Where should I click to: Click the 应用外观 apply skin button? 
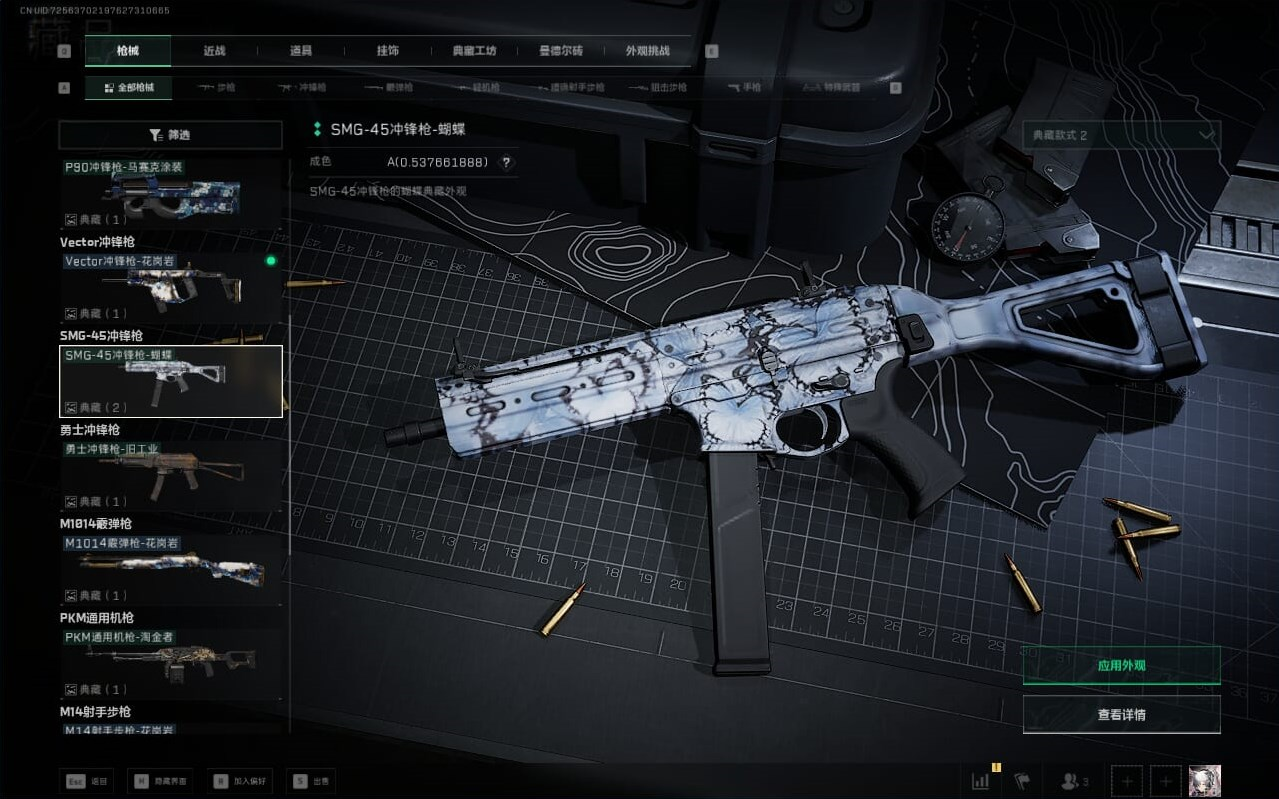(1121, 665)
